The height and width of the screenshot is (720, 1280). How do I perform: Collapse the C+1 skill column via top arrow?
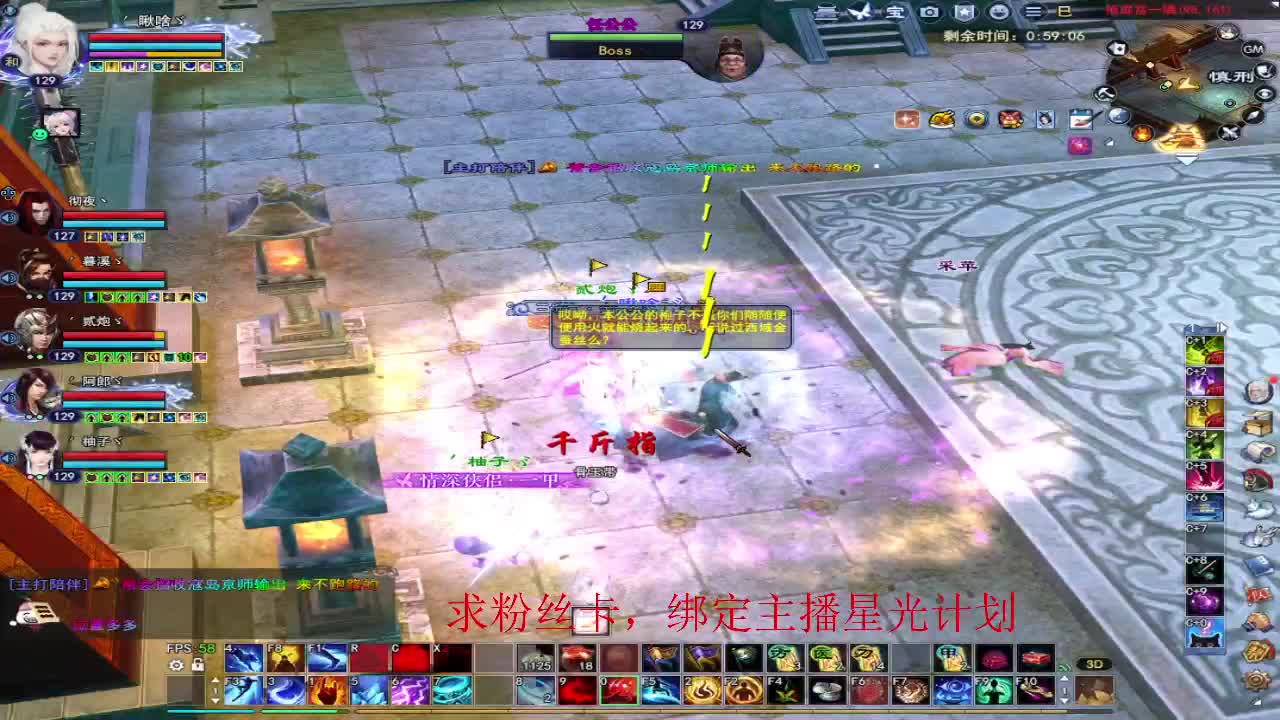click(1222, 327)
